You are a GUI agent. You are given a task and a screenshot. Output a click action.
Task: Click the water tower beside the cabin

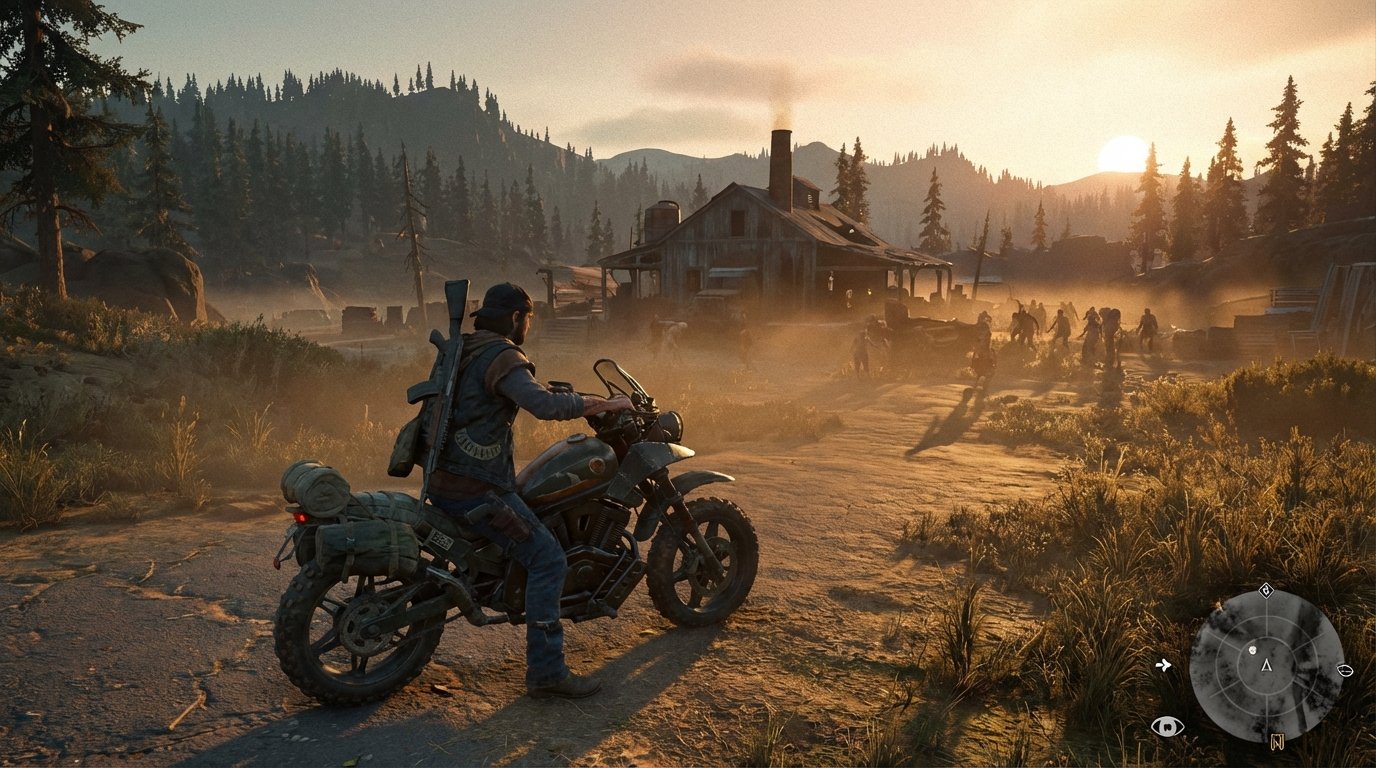[662, 215]
